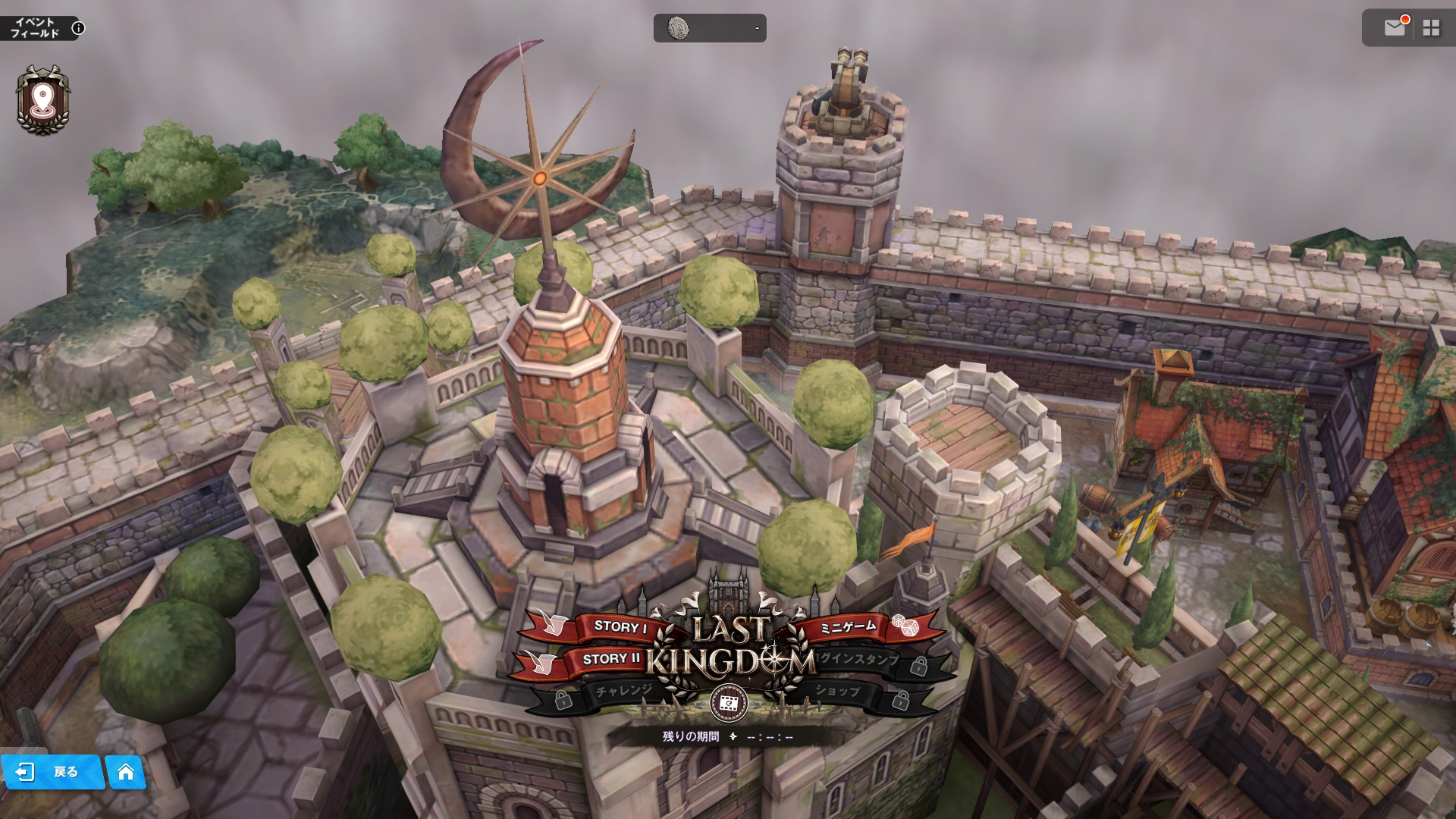
Task: Show event field info
Action: (78, 29)
